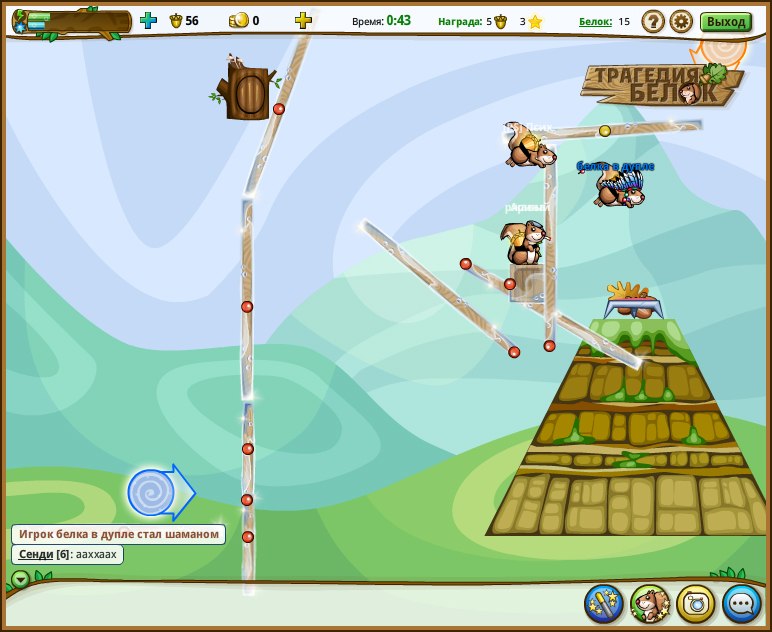Add acorns with the teal plus button
The image size is (772, 632).
[x=148, y=20]
